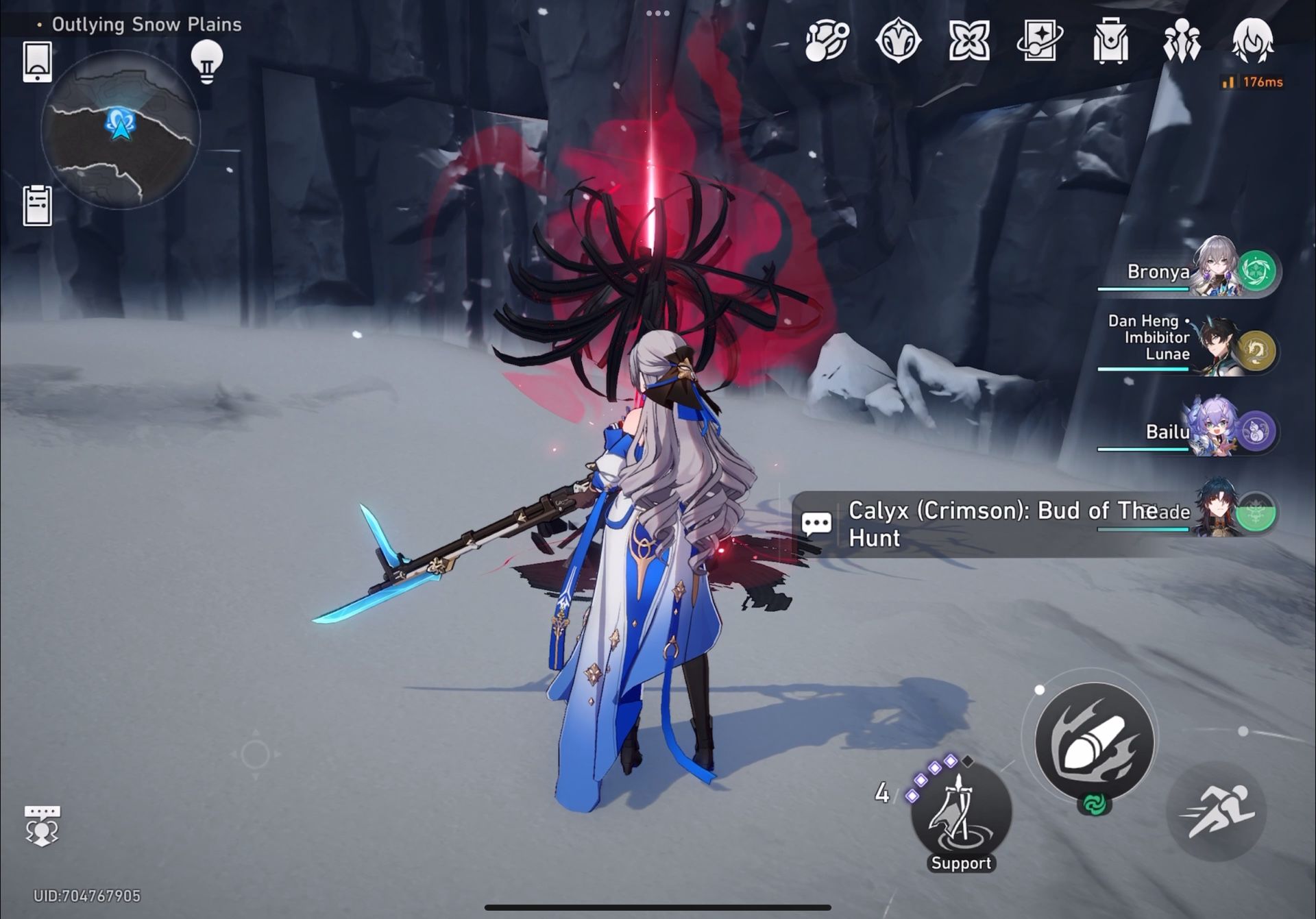Open the phone main menu icon

coord(38,60)
